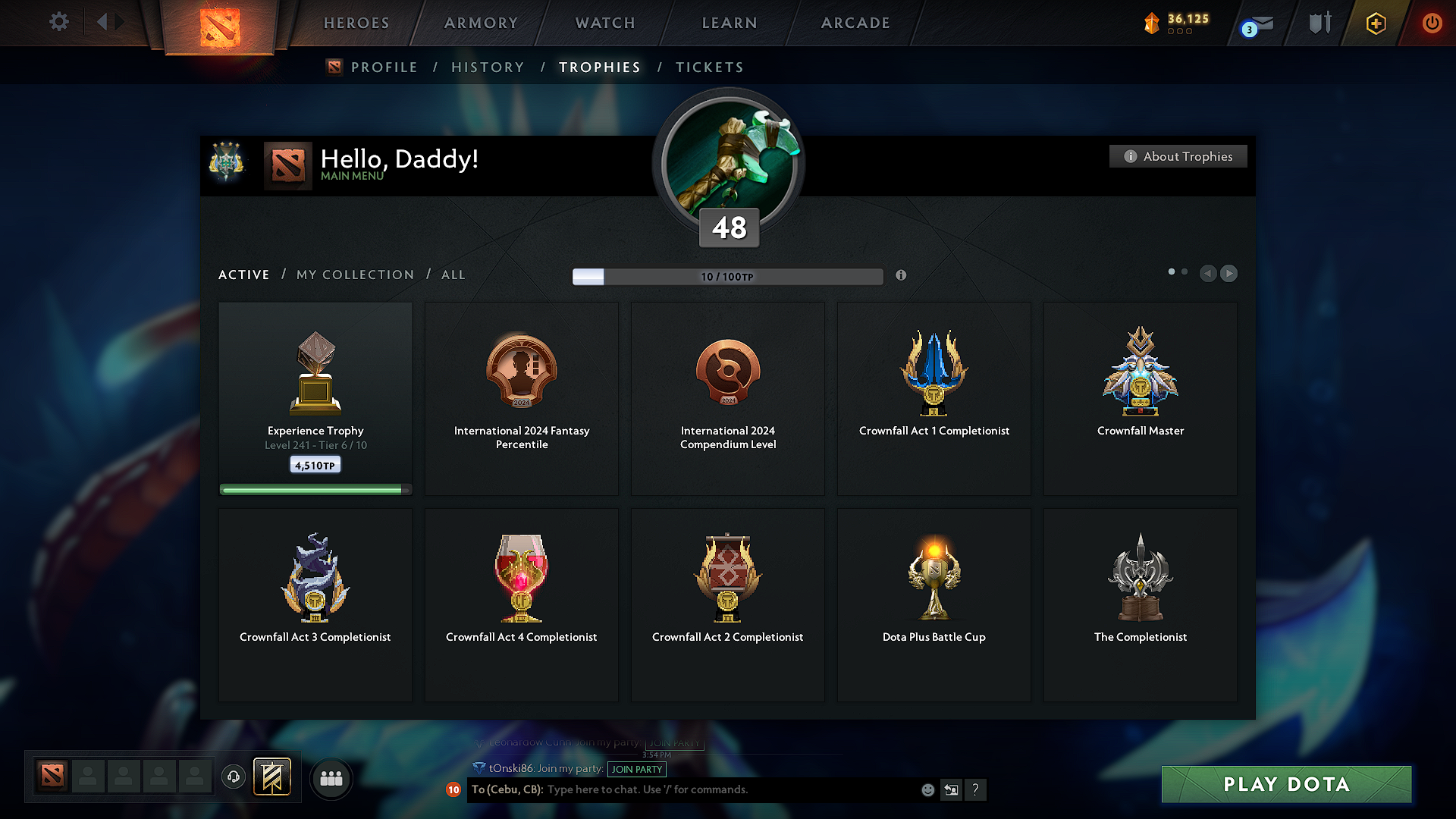Open the History tab

[488, 67]
